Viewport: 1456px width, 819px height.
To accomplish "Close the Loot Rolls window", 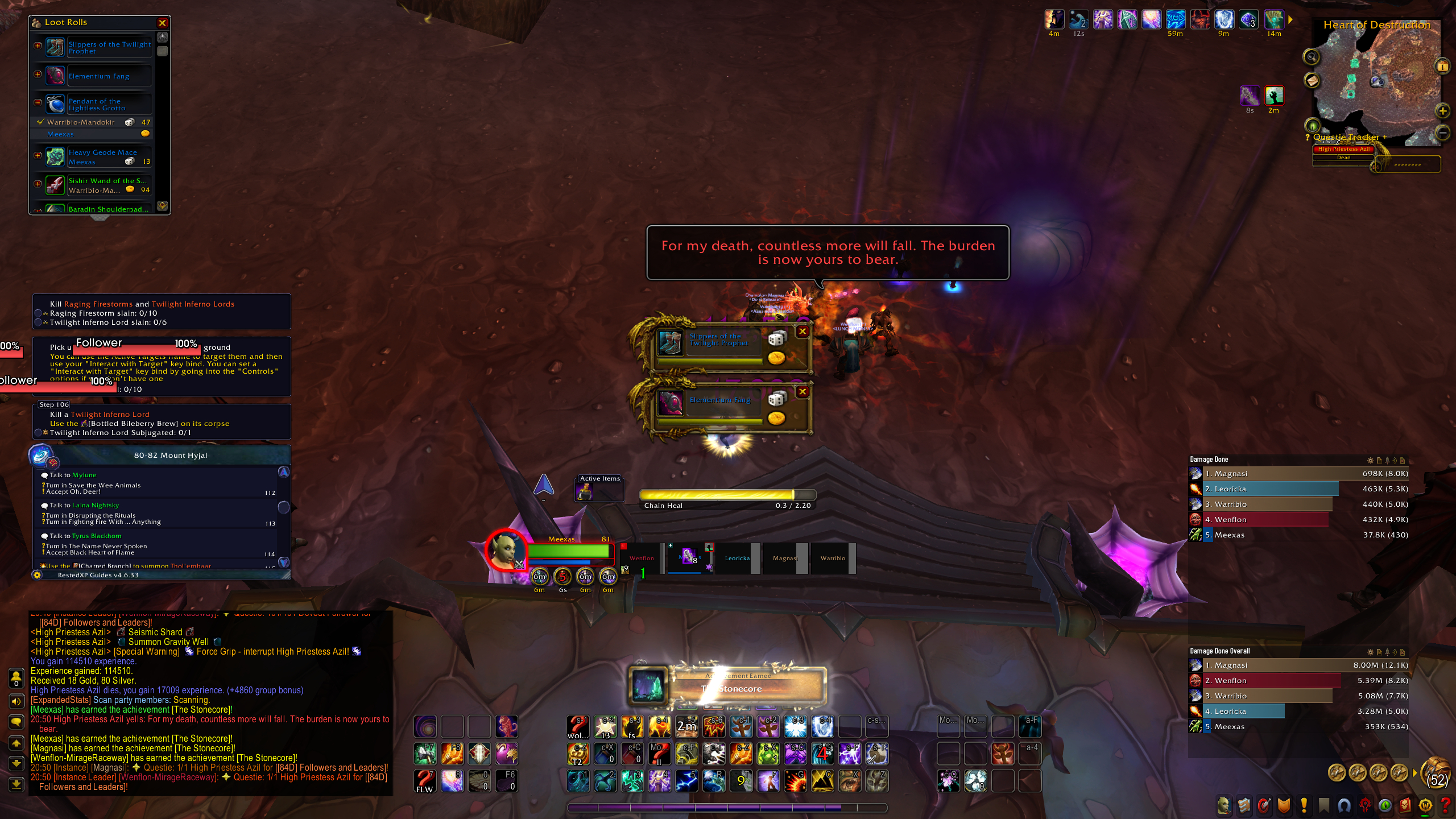I will pyautogui.click(x=162, y=23).
